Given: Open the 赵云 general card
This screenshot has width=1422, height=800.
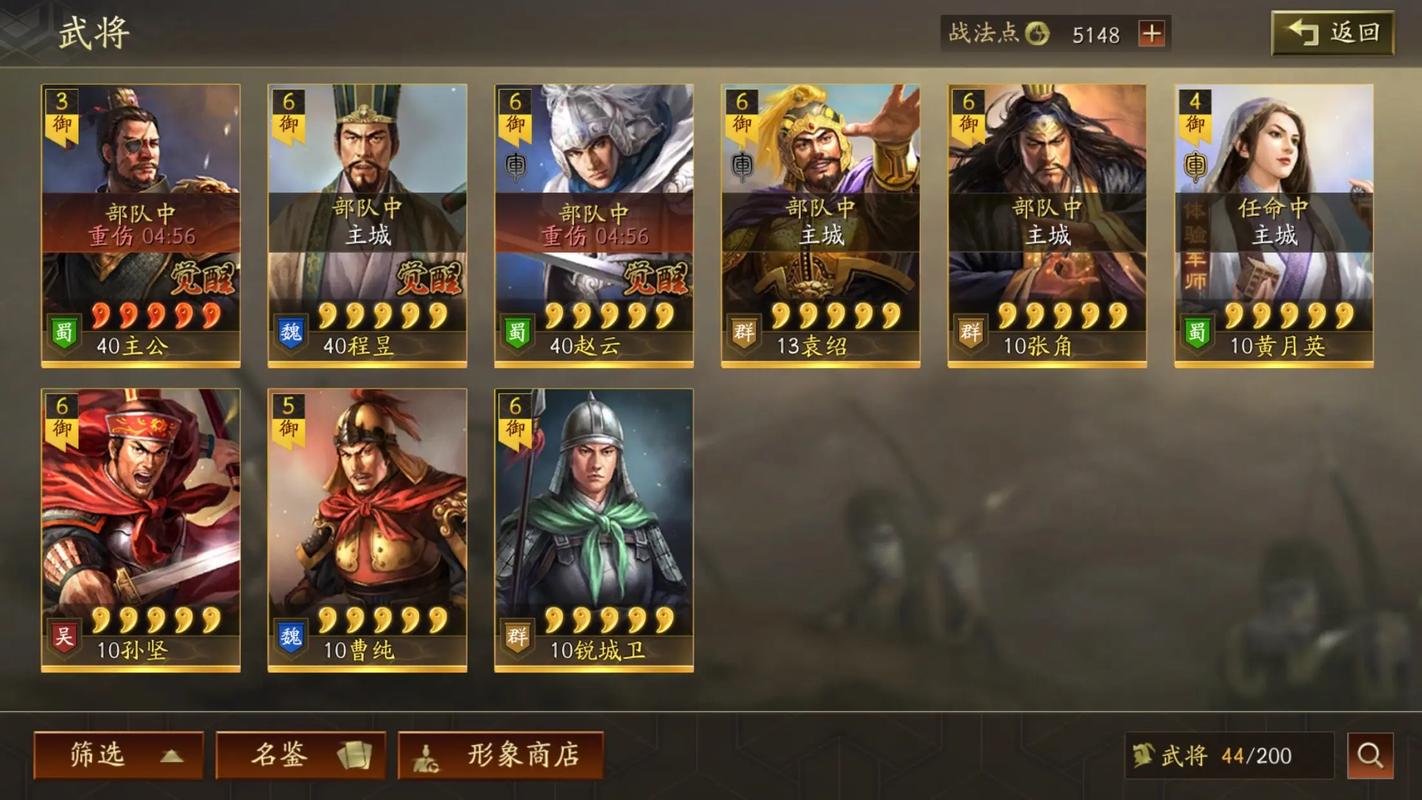Looking at the screenshot, I should (x=594, y=225).
